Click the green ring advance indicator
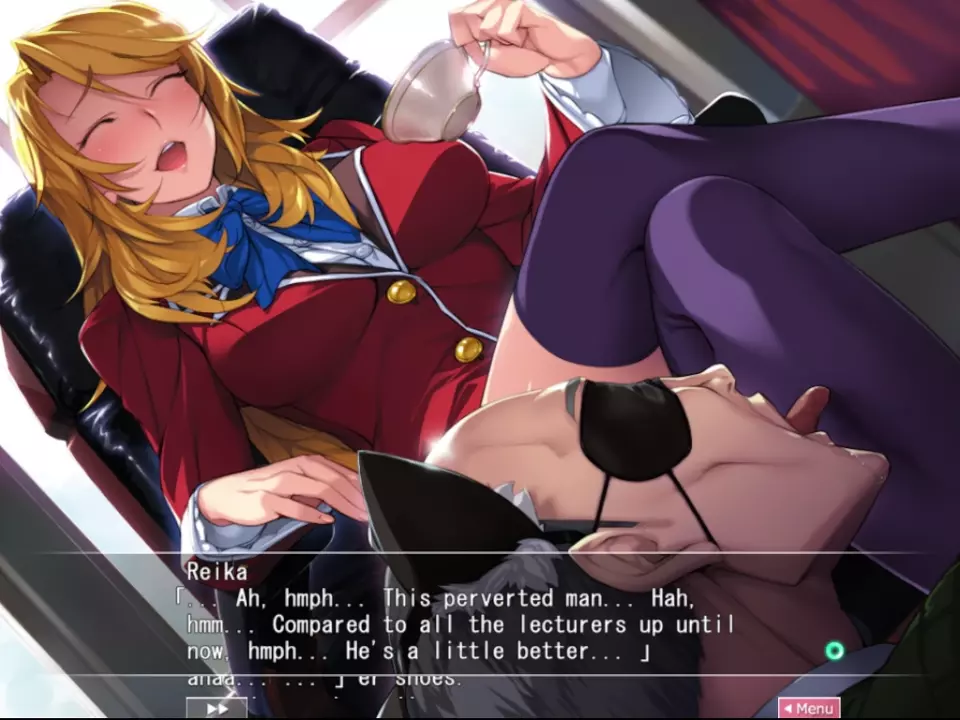960x720 pixels. click(x=834, y=652)
